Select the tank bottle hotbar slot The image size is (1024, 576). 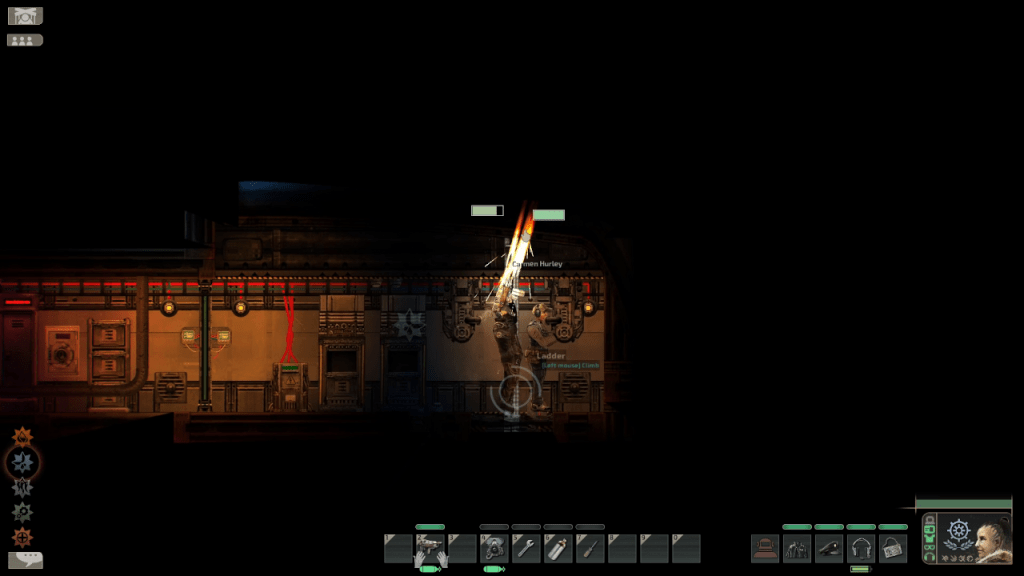click(x=558, y=548)
